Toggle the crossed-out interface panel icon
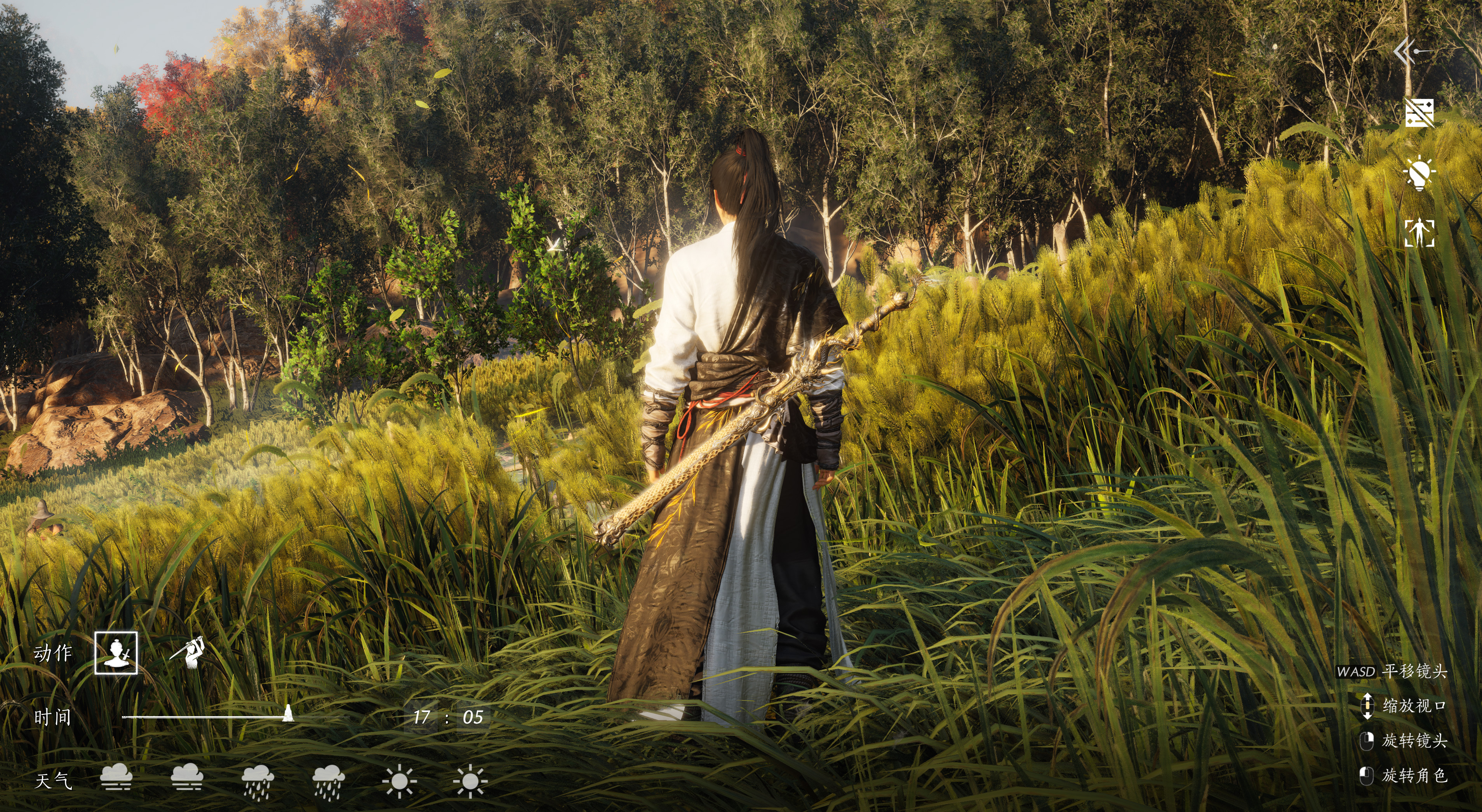This screenshot has width=1482, height=812. [1419, 113]
